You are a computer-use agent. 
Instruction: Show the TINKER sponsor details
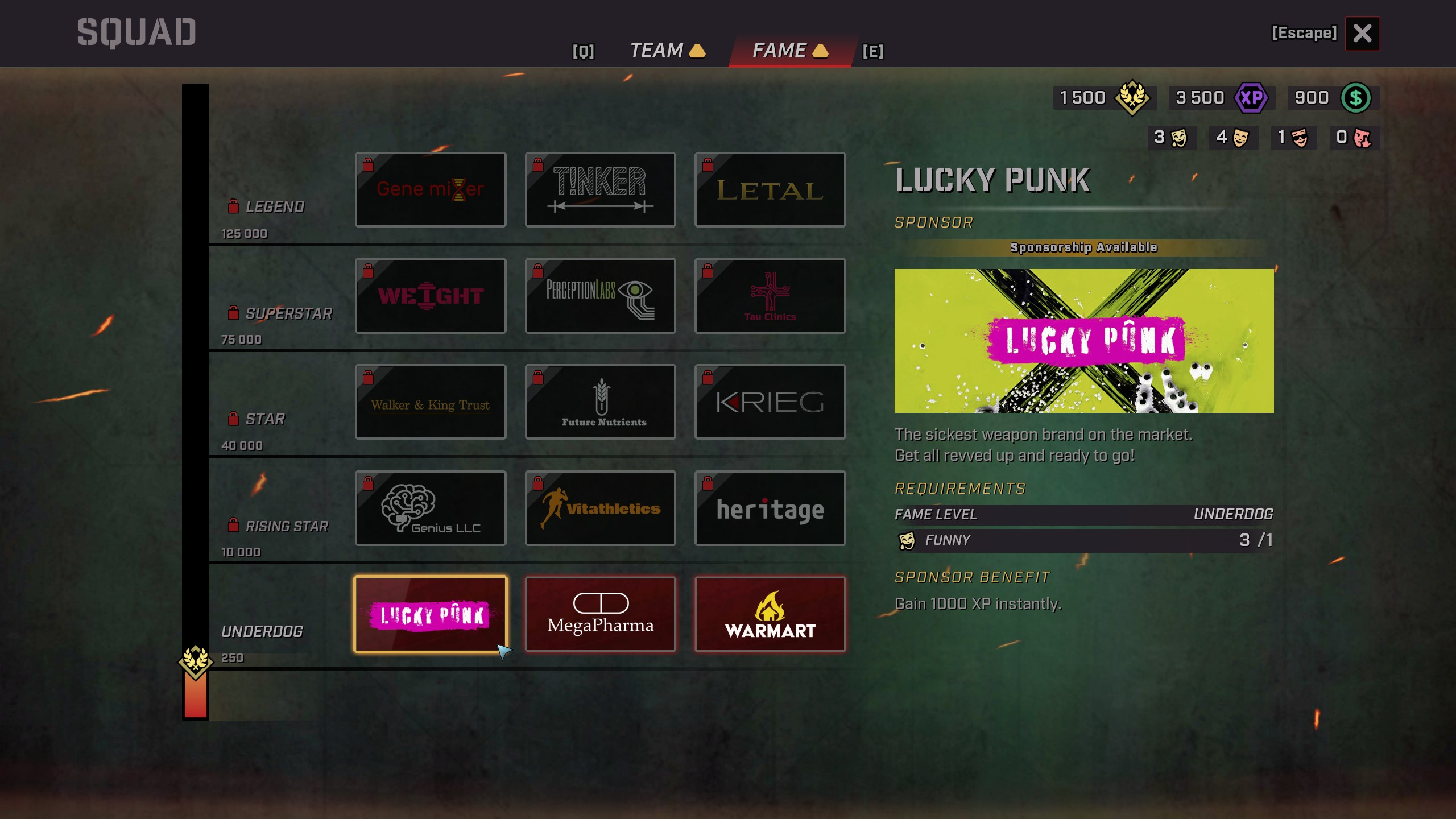tap(600, 189)
